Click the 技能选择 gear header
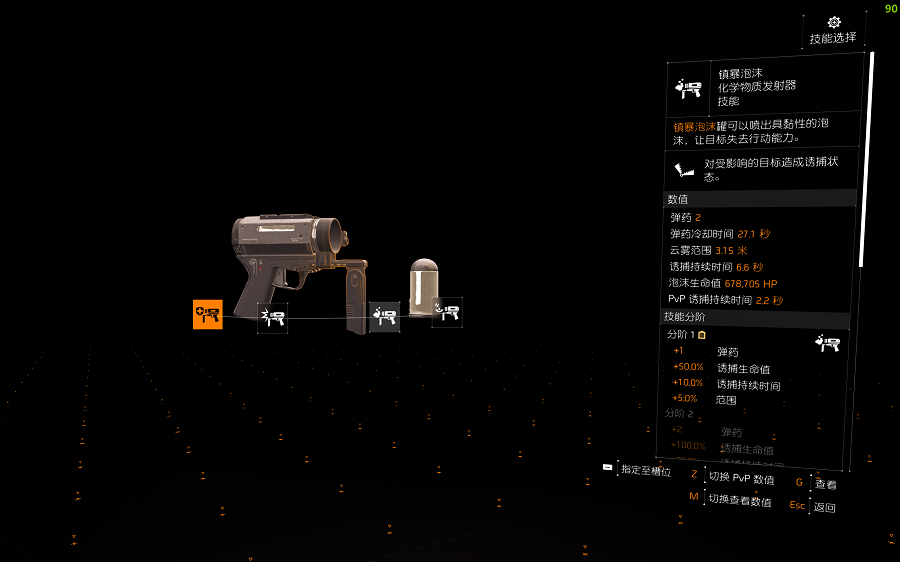Viewport: 900px width, 562px height. coord(833,30)
